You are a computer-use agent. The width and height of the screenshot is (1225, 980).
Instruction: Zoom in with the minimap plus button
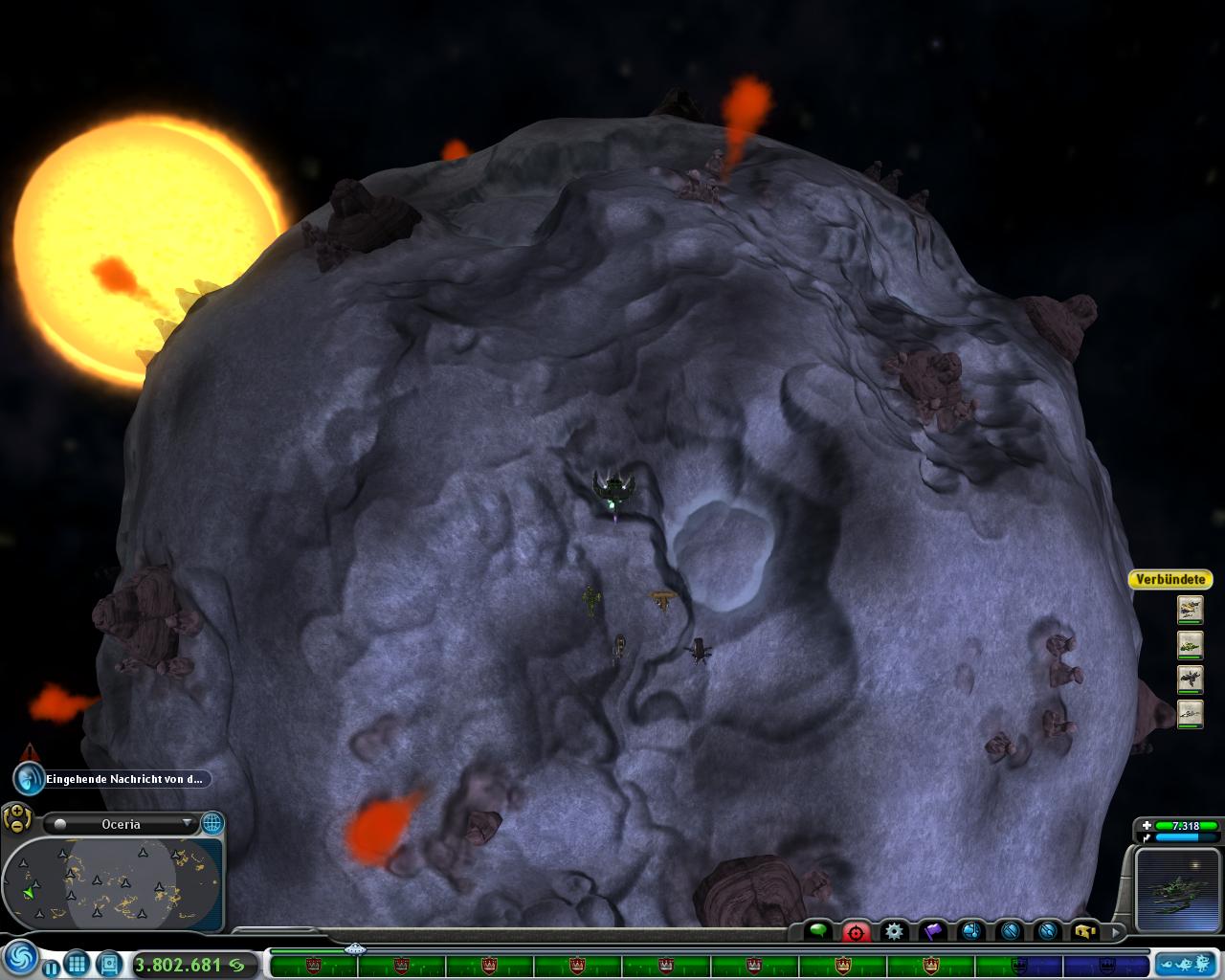click(16, 812)
